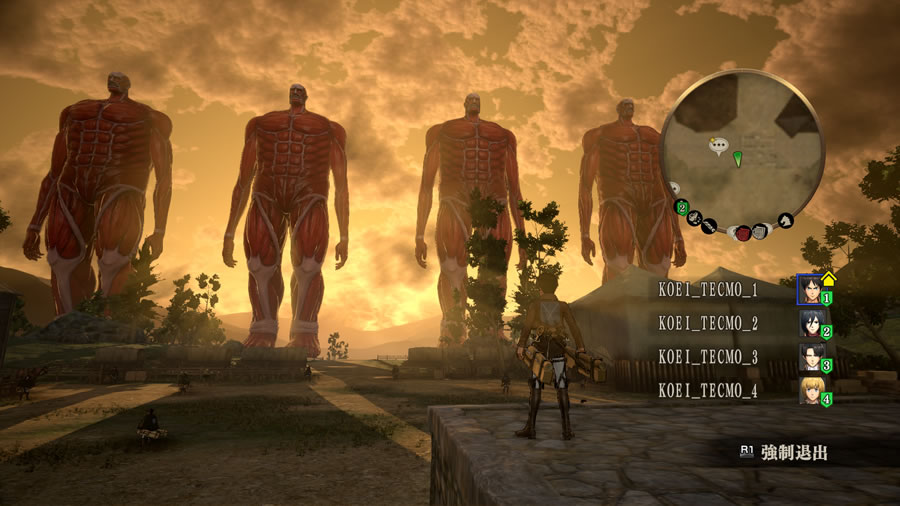Select the red shield marker on the minimap rim
The image size is (900, 506).
tap(744, 233)
